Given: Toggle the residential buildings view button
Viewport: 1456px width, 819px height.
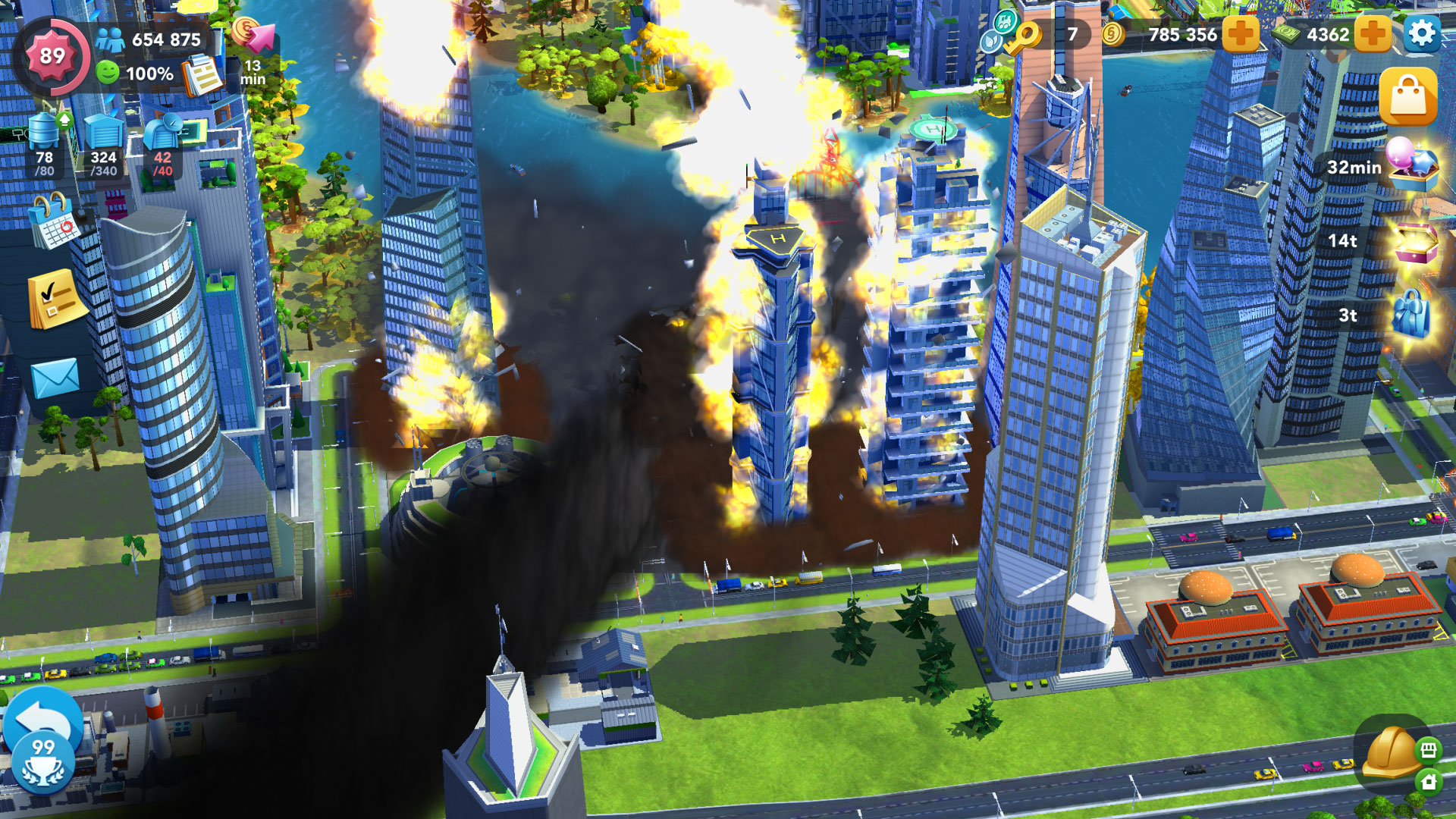Looking at the screenshot, I should click(1429, 781).
